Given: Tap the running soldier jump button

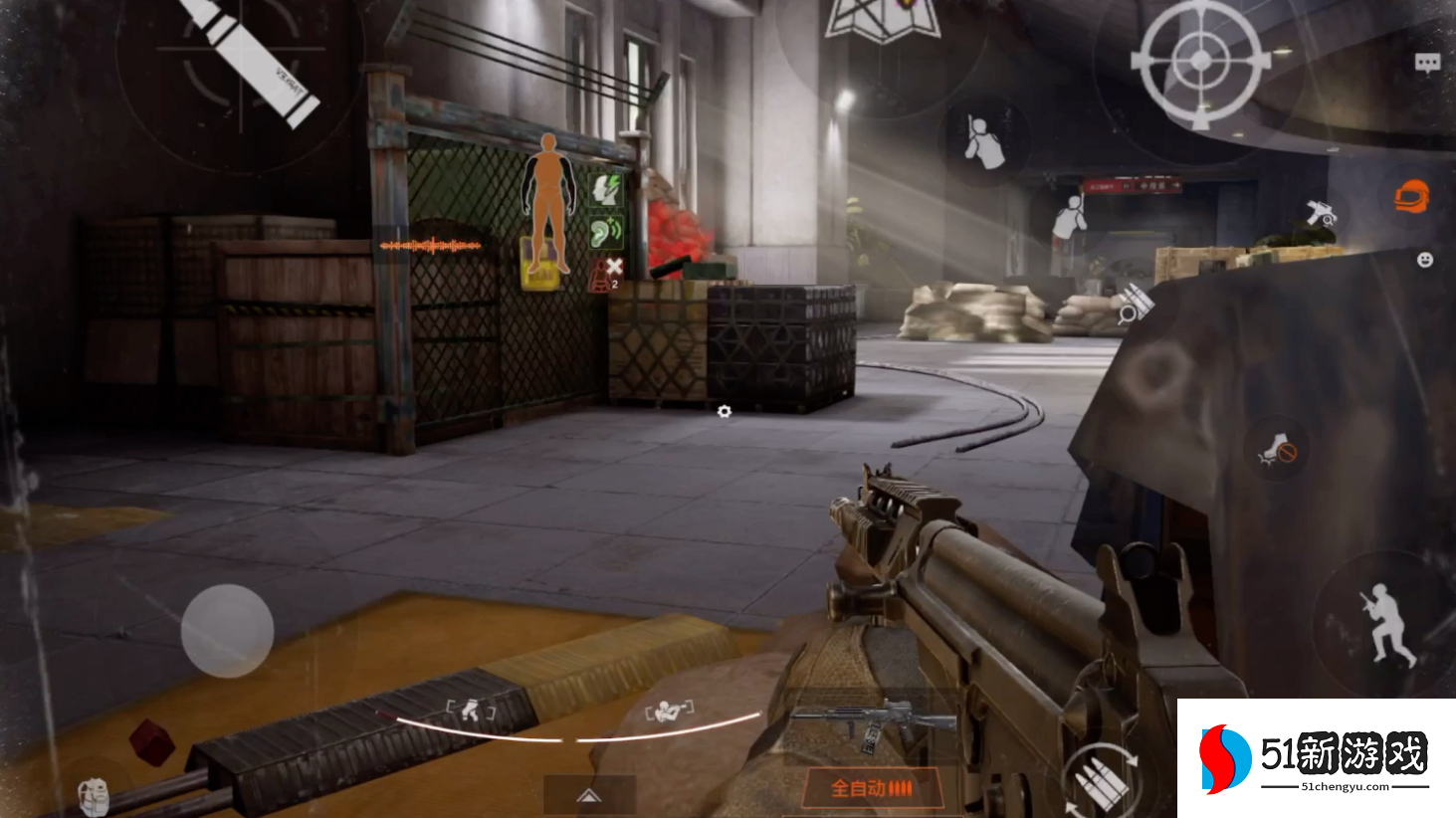Looking at the screenshot, I should pyautogui.click(x=1385, y=623).
